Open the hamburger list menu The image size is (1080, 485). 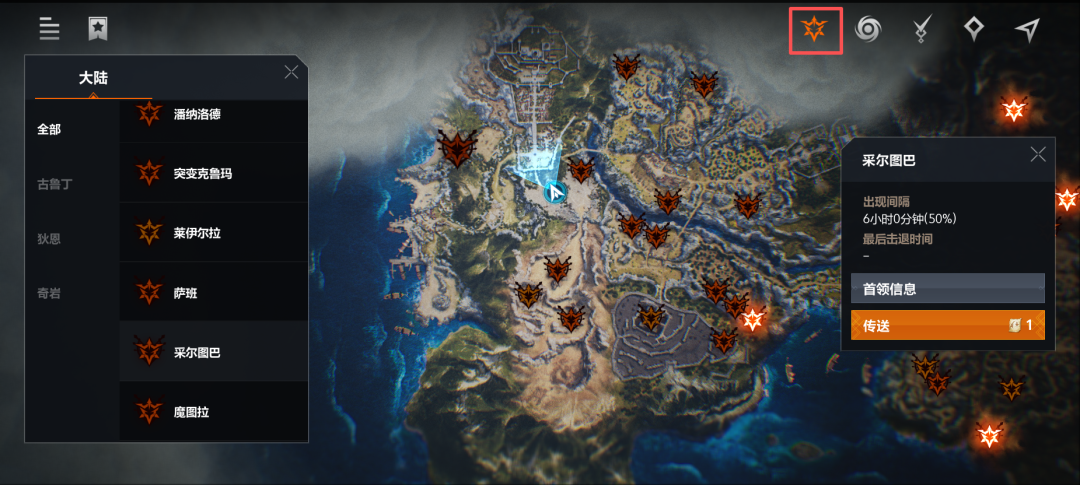[49, 29]
